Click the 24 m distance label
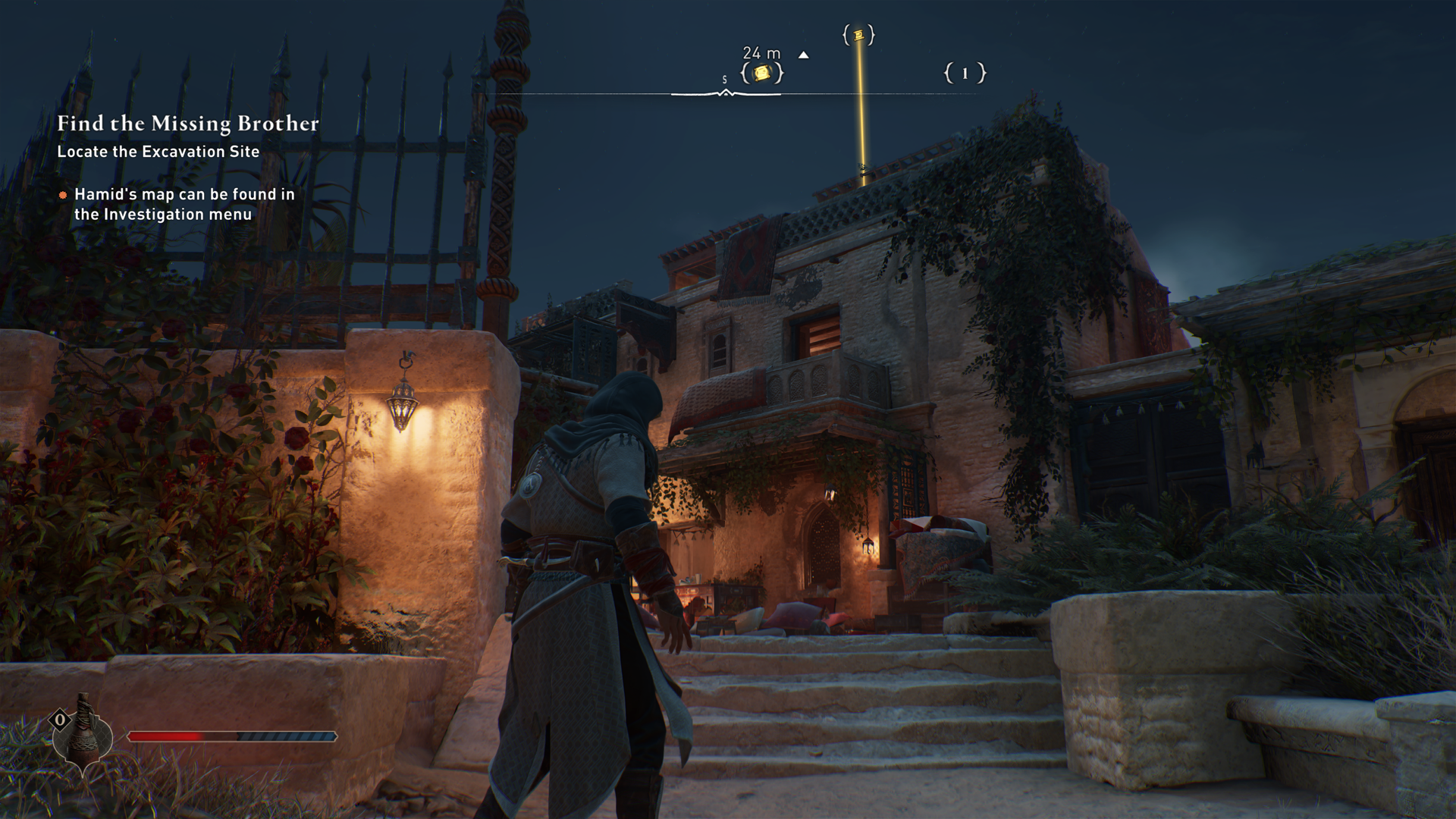1456x819 pixels. coord(761,54)
